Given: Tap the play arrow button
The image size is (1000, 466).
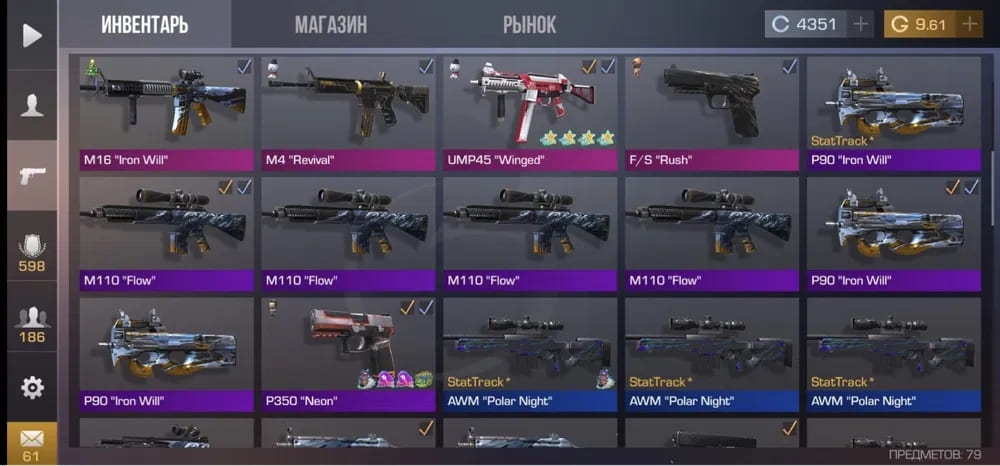Looking at the screenshot, I should [32, 36].
